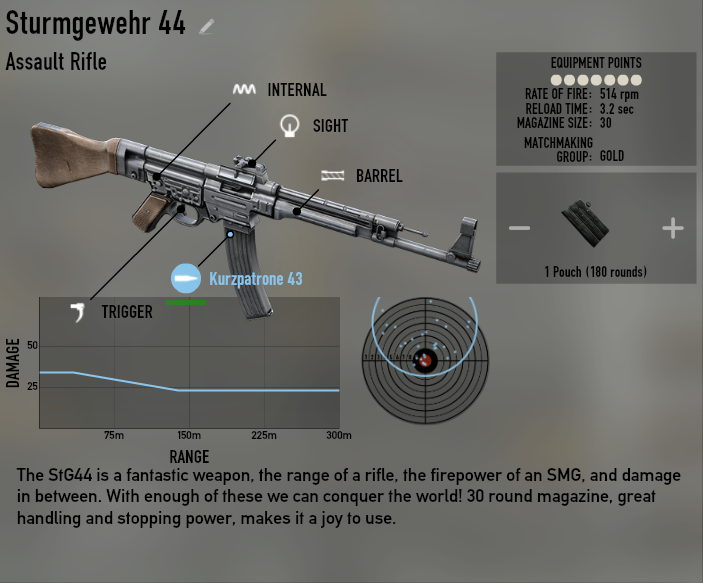Rename weapon using the pencil edit icon
The height and width of the screenshot is (583, 703).
point(207,27)
